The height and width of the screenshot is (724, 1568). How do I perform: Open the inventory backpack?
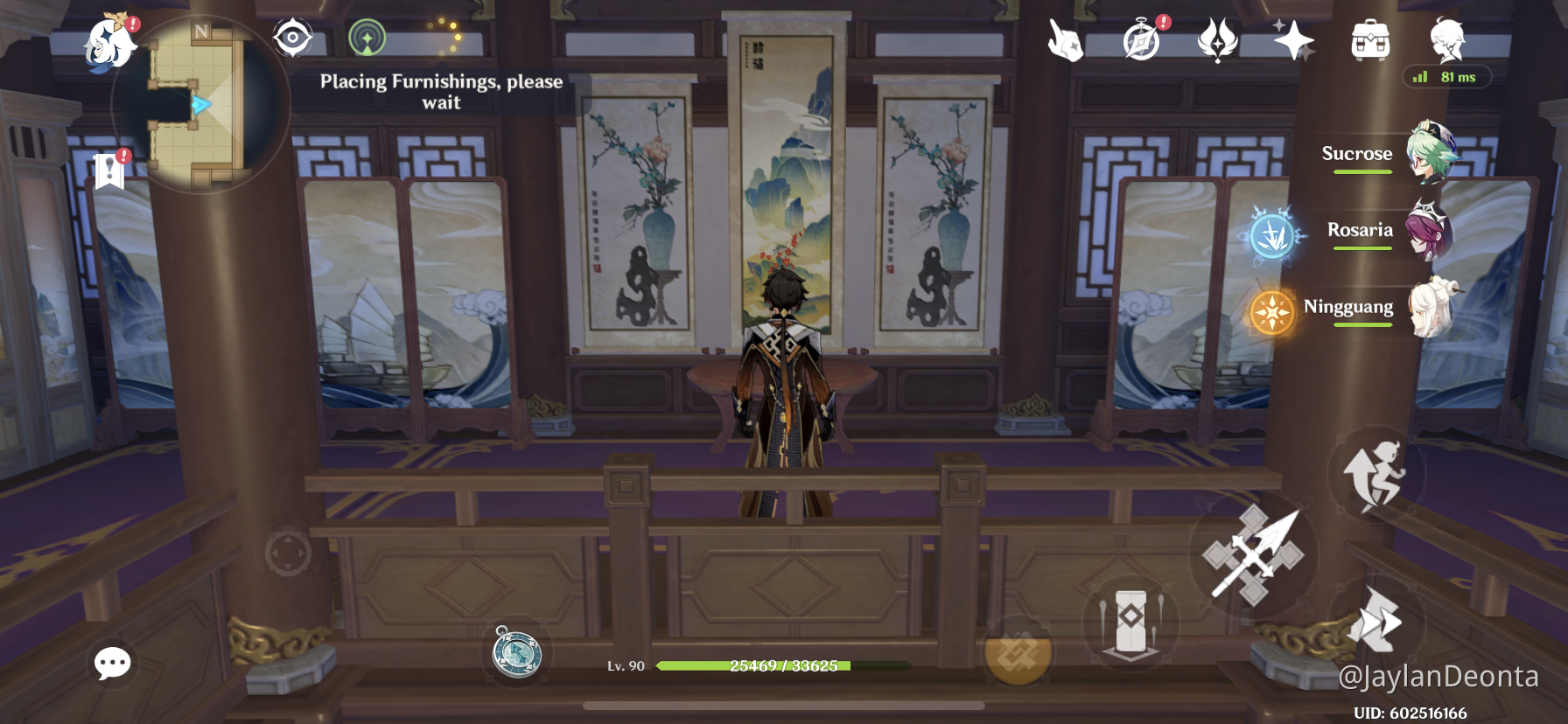tap(1370, 39)
